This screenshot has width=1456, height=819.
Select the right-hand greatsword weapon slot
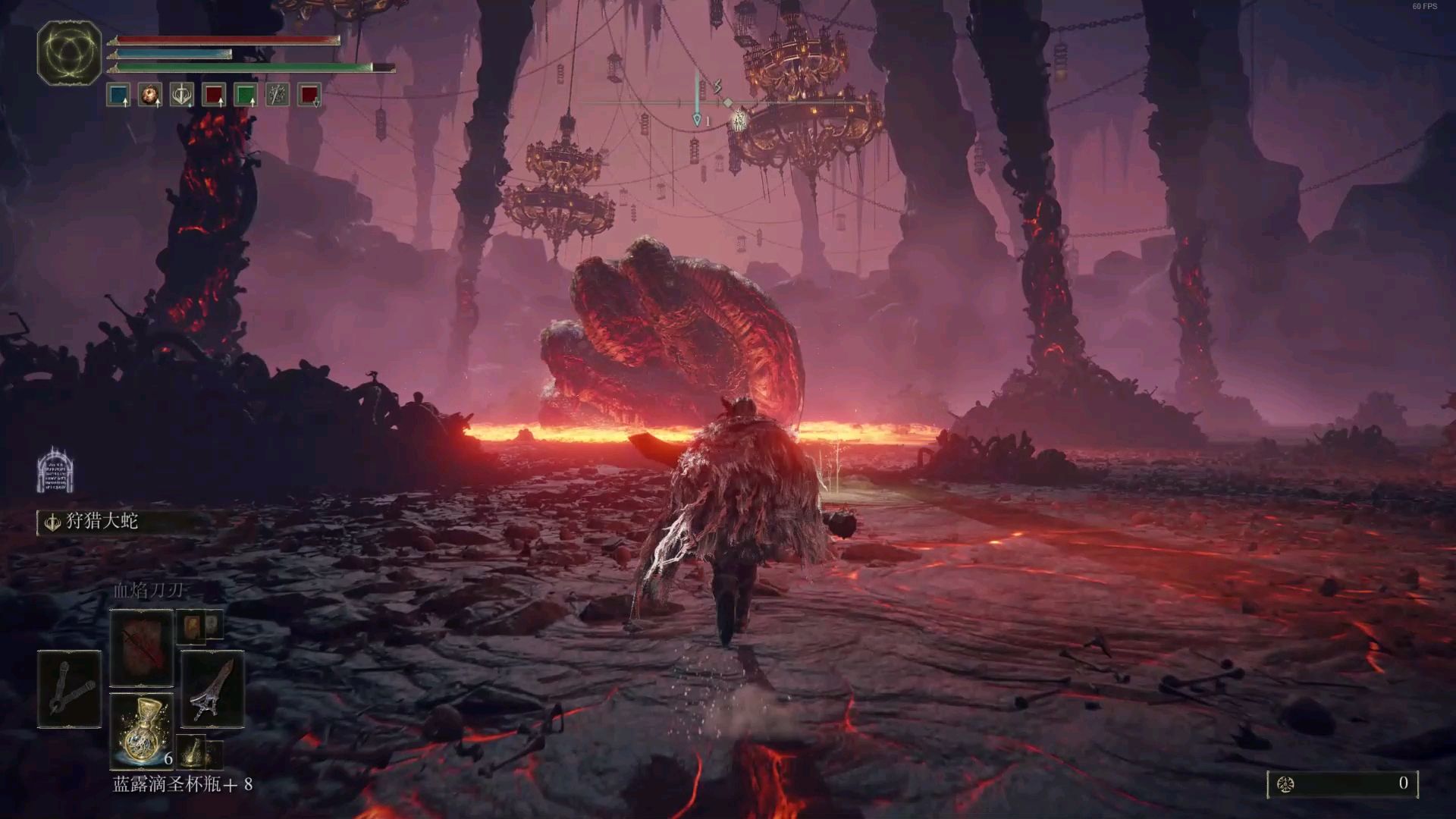point(213,689)
